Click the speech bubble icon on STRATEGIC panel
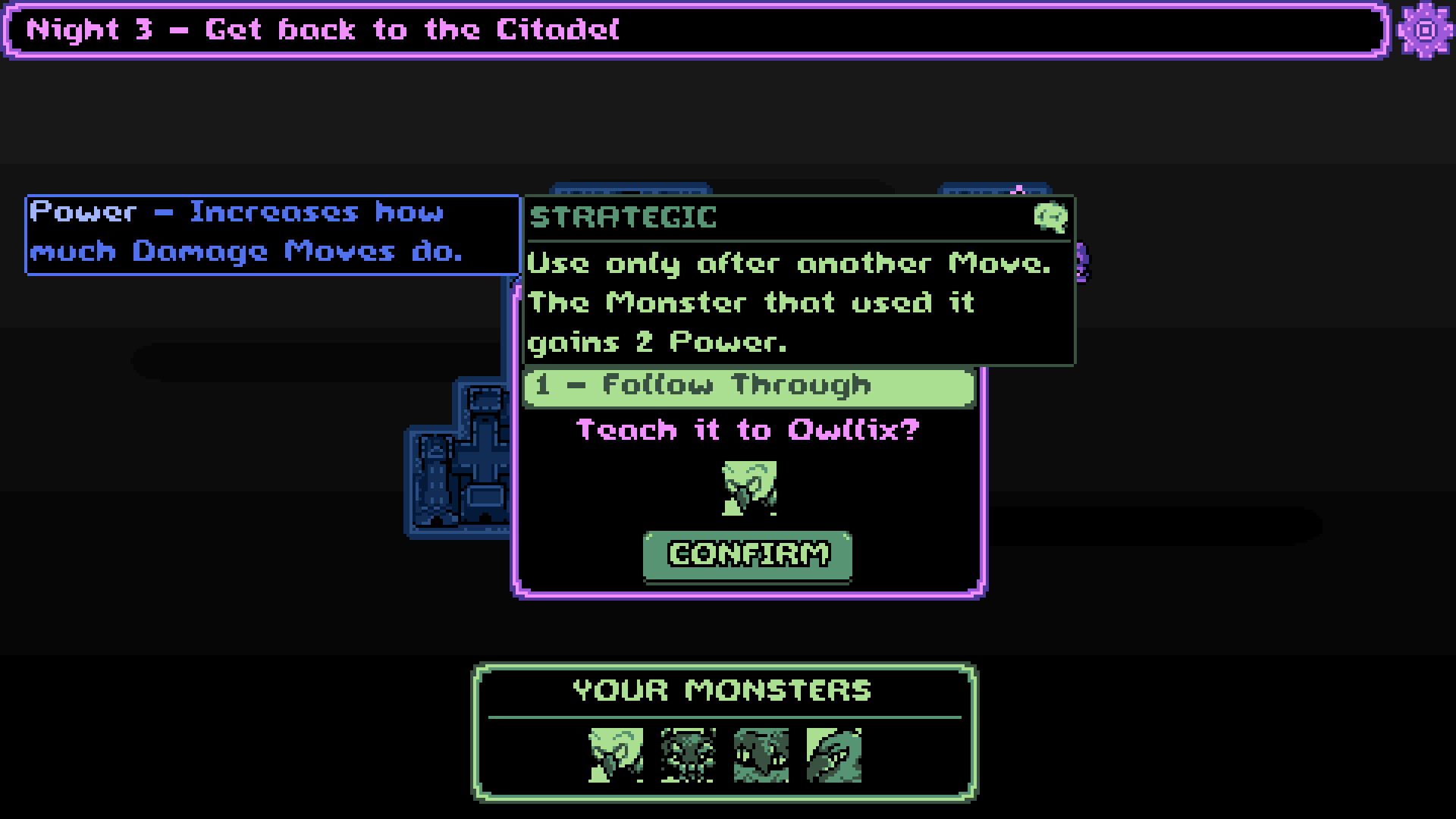The width and height of the screenshot is (1456, 819). (1051, 218)
